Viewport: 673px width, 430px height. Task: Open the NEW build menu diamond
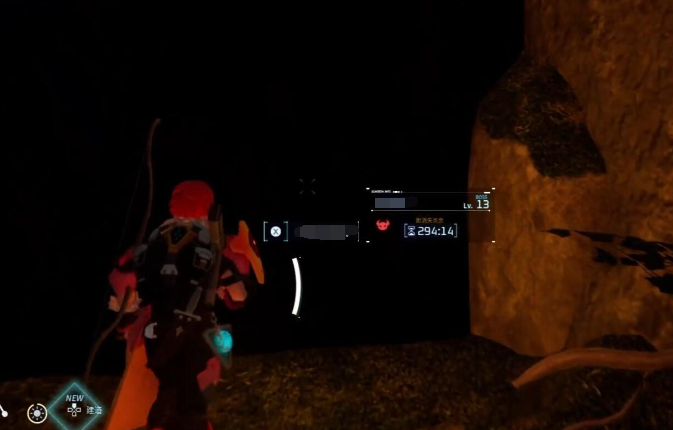pos(75,406)
